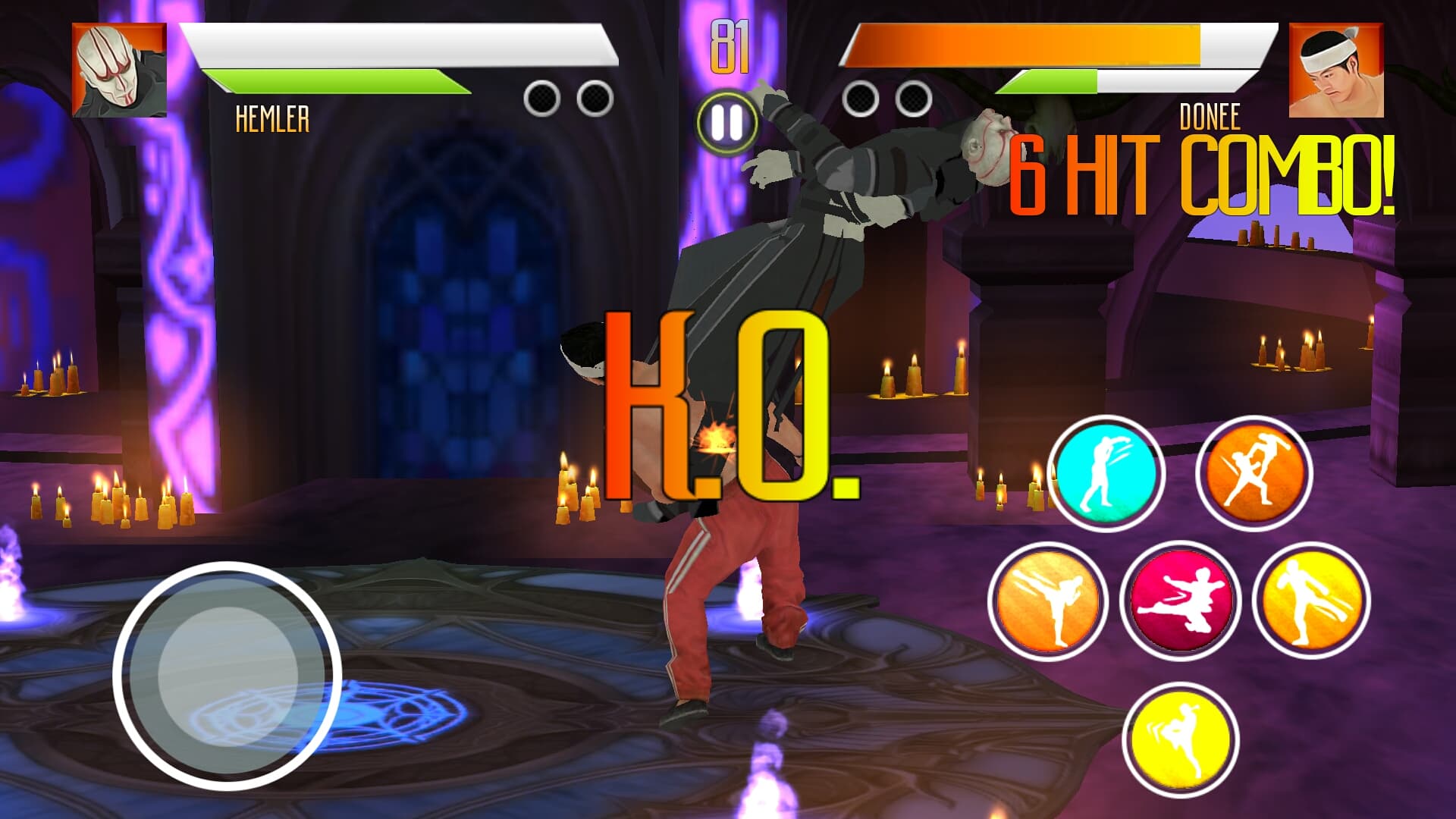Select the 6 HIT COMBO! text
Viewport: 1456px width, 819px height.
(1206, 174)
